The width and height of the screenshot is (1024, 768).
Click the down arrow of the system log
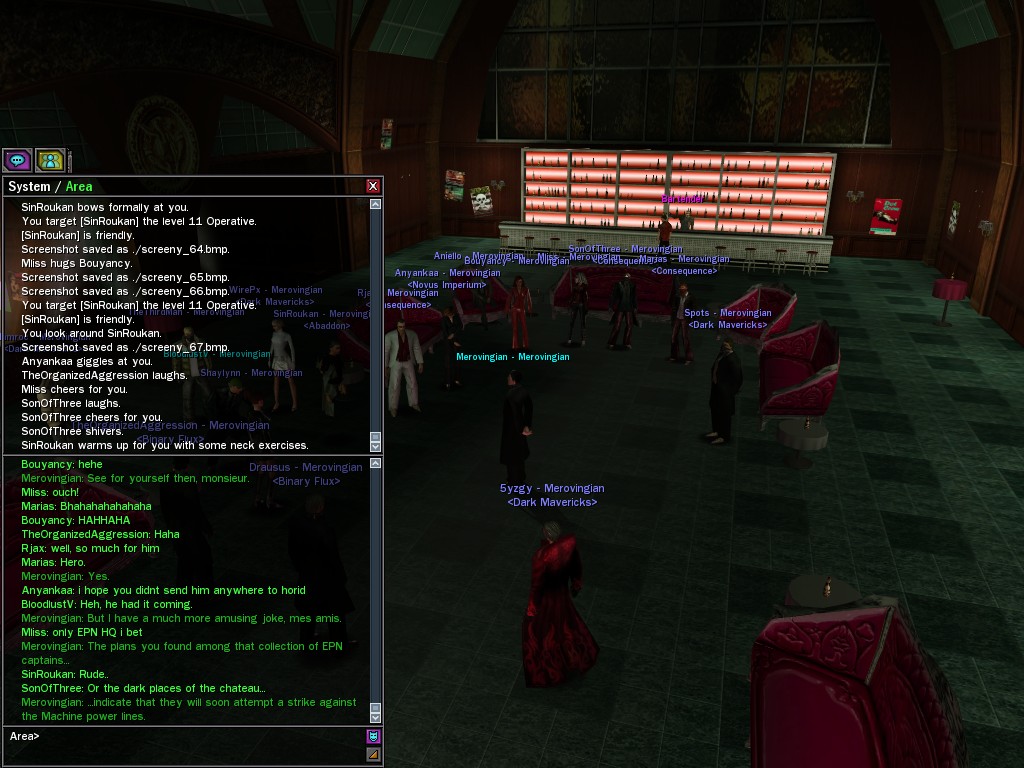coord(376,446)
